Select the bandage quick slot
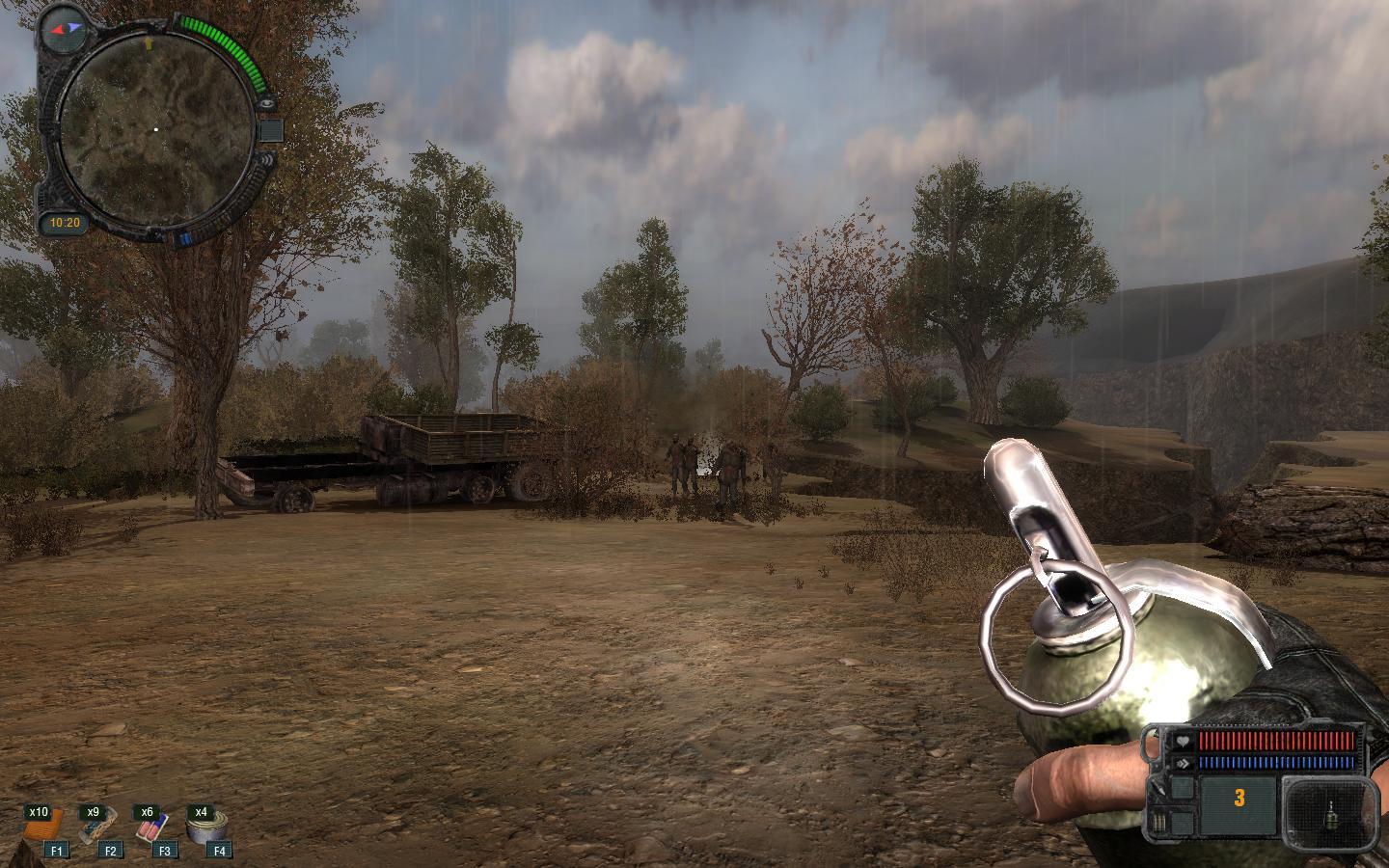 tap(98, 827)
